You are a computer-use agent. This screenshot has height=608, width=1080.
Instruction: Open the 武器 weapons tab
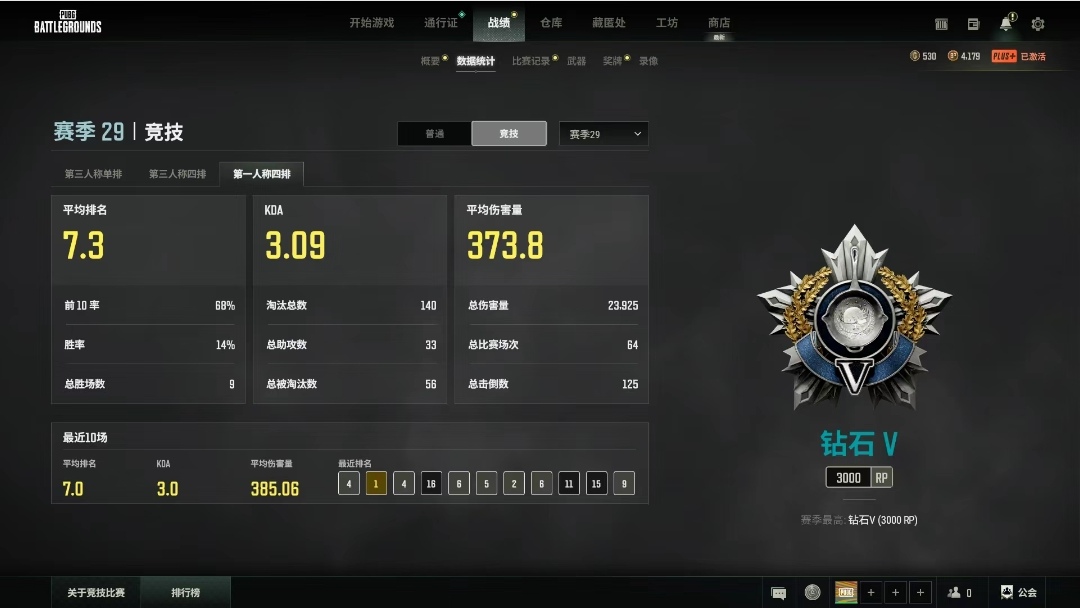pyautogui.click(x=577, y=61)
